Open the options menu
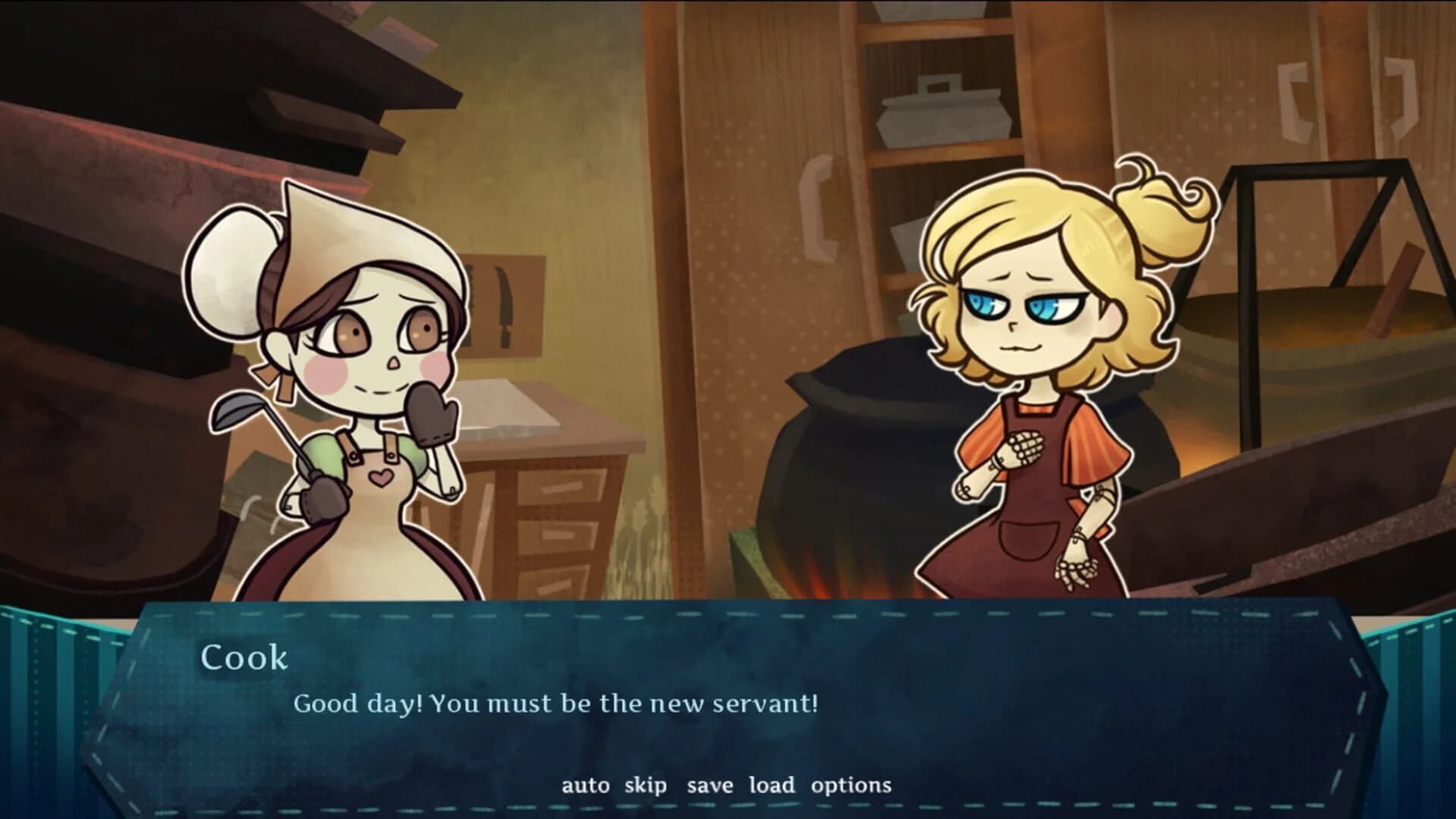 tap(852, 786)
